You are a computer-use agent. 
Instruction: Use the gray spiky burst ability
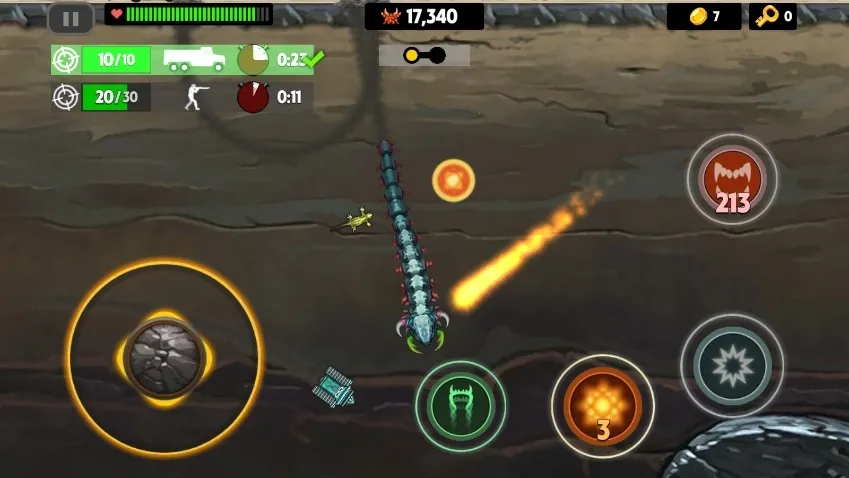[731, 365]
